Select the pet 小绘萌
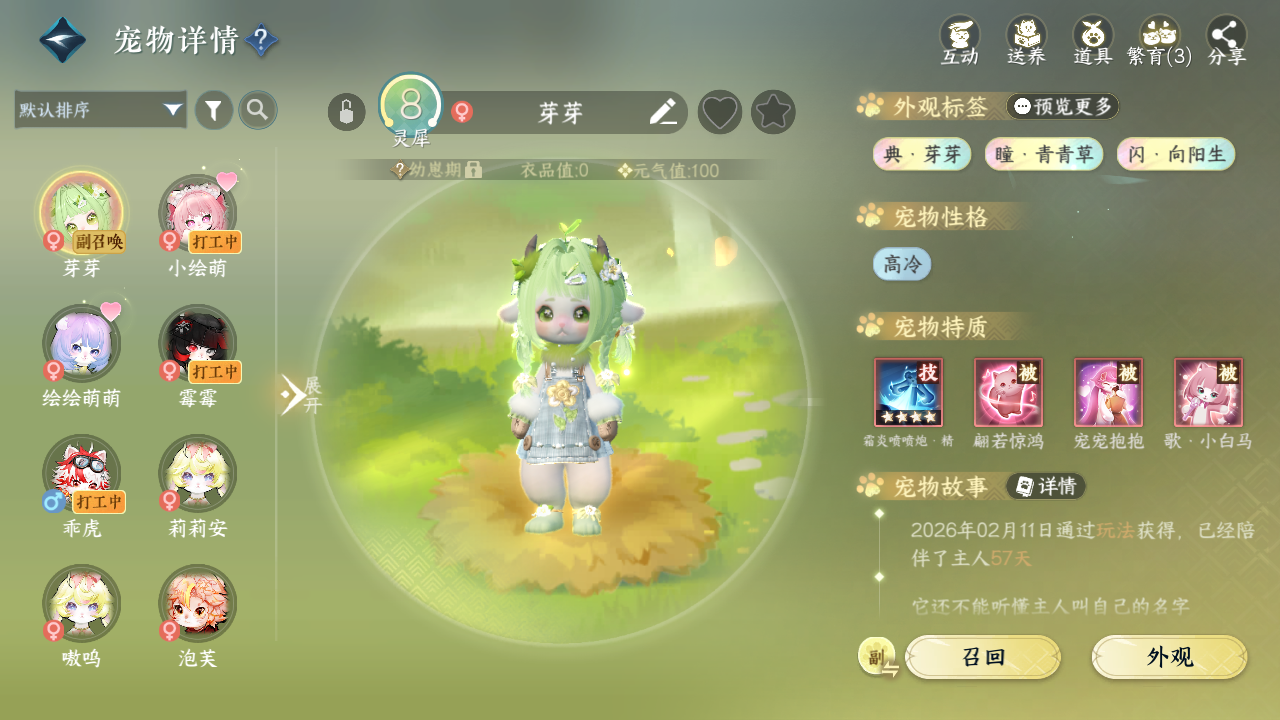This screenshot has height=720, width=1280. pyautogui.click(x=198, y=215)
